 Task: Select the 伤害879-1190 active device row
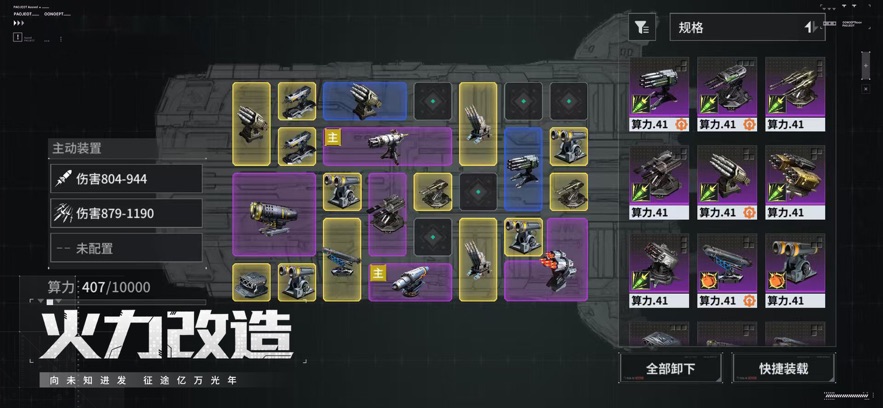[126, 213]
